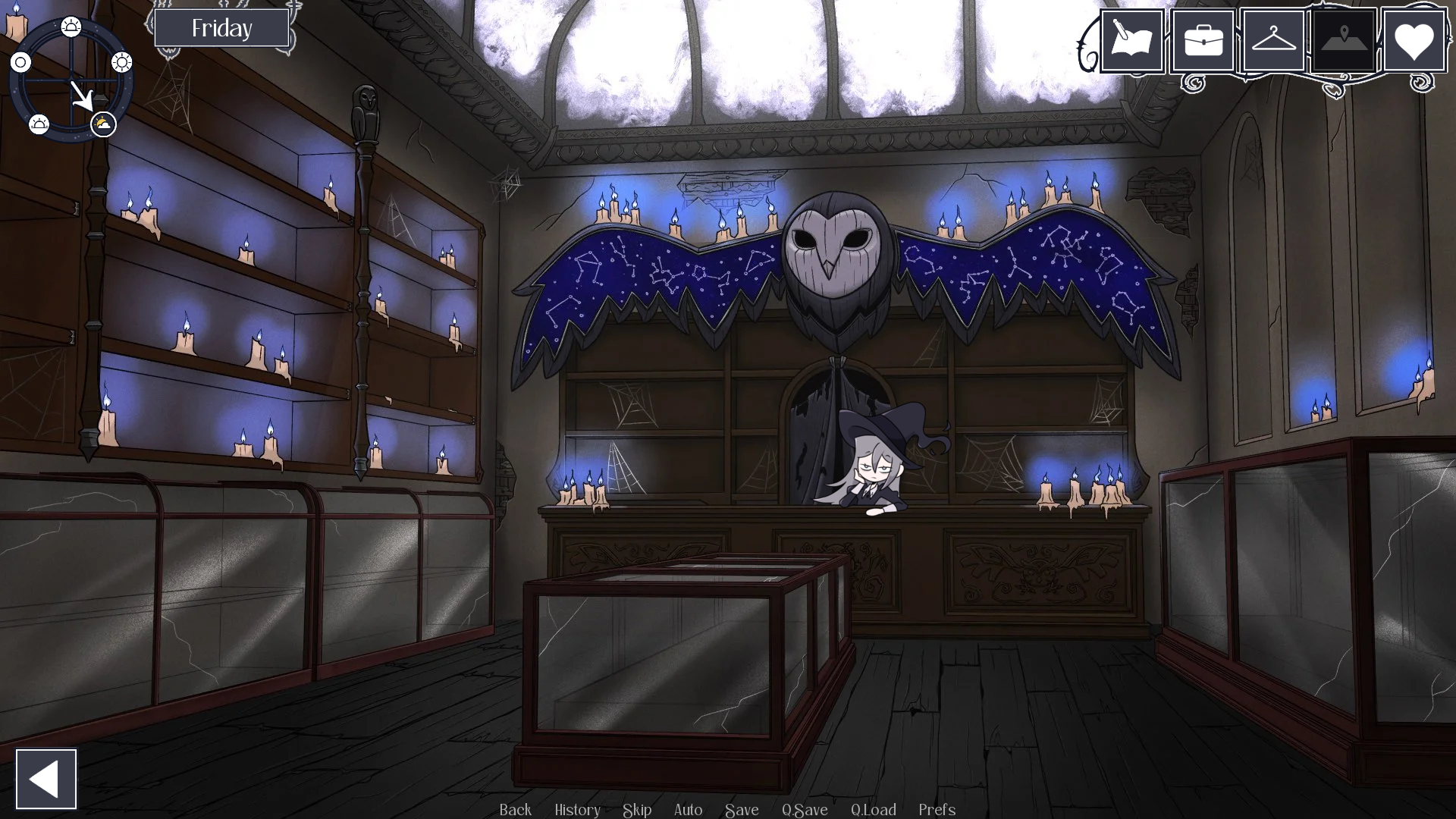Toggle Auto mode in the bottom menu
The image size is (1456, 819).
(687, 810)
